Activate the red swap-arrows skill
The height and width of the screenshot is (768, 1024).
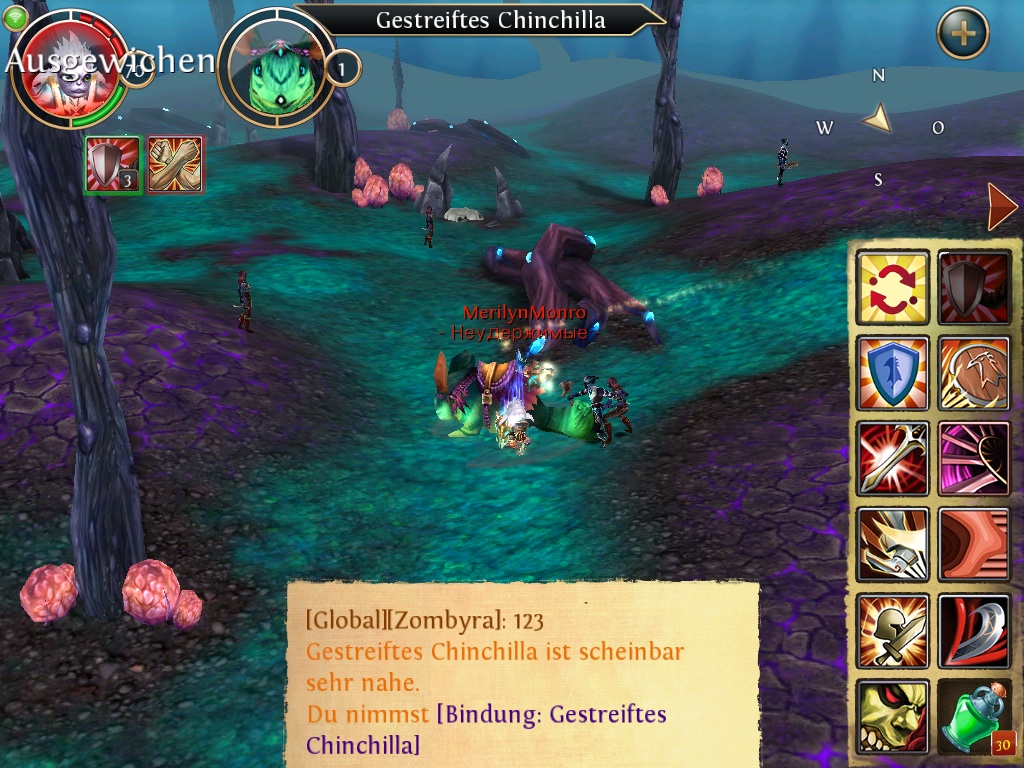[893, 288]
